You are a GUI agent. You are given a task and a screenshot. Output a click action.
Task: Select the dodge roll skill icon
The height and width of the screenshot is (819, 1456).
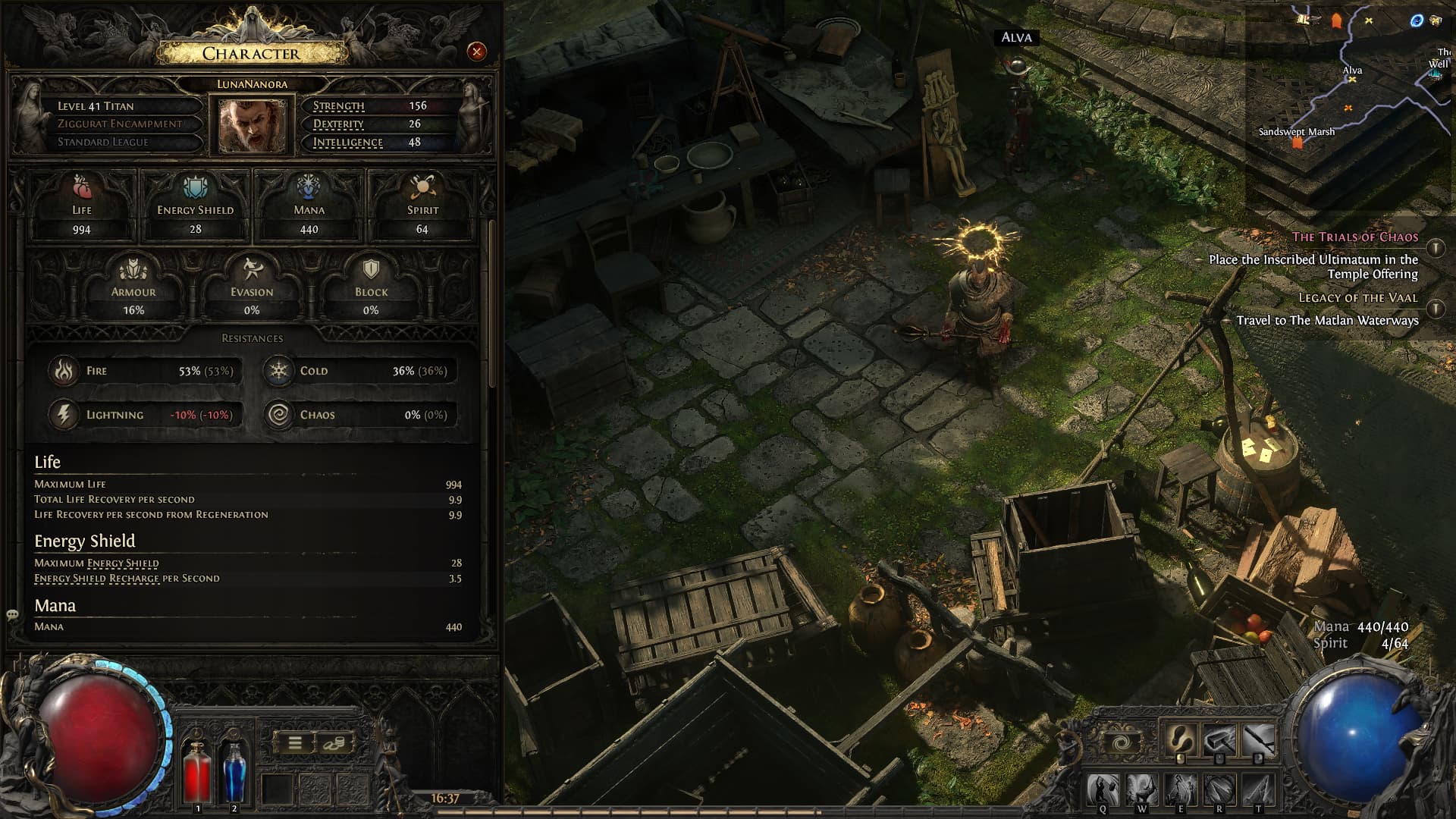coord(1180,737)
